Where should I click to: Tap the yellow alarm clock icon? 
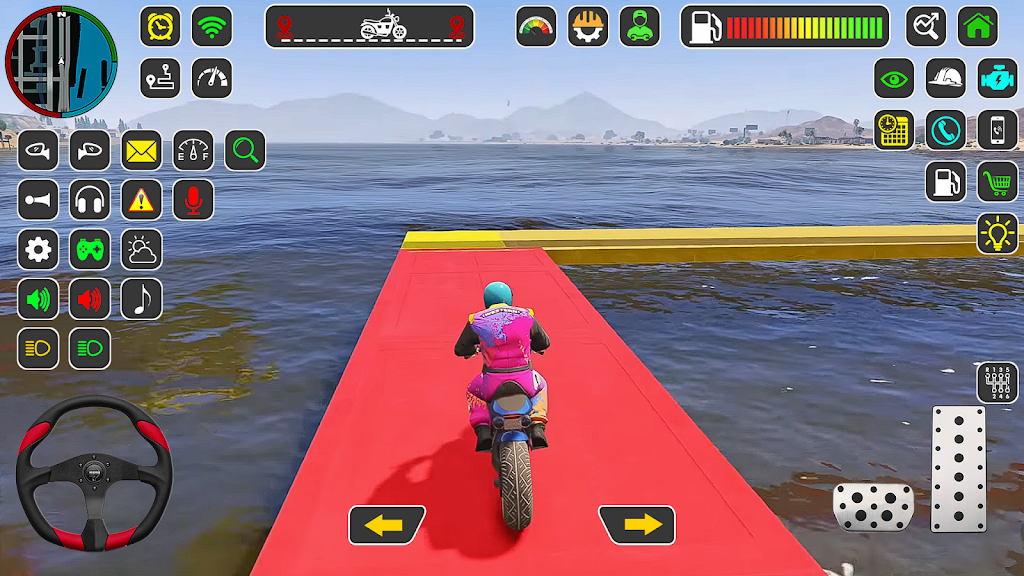160,27
